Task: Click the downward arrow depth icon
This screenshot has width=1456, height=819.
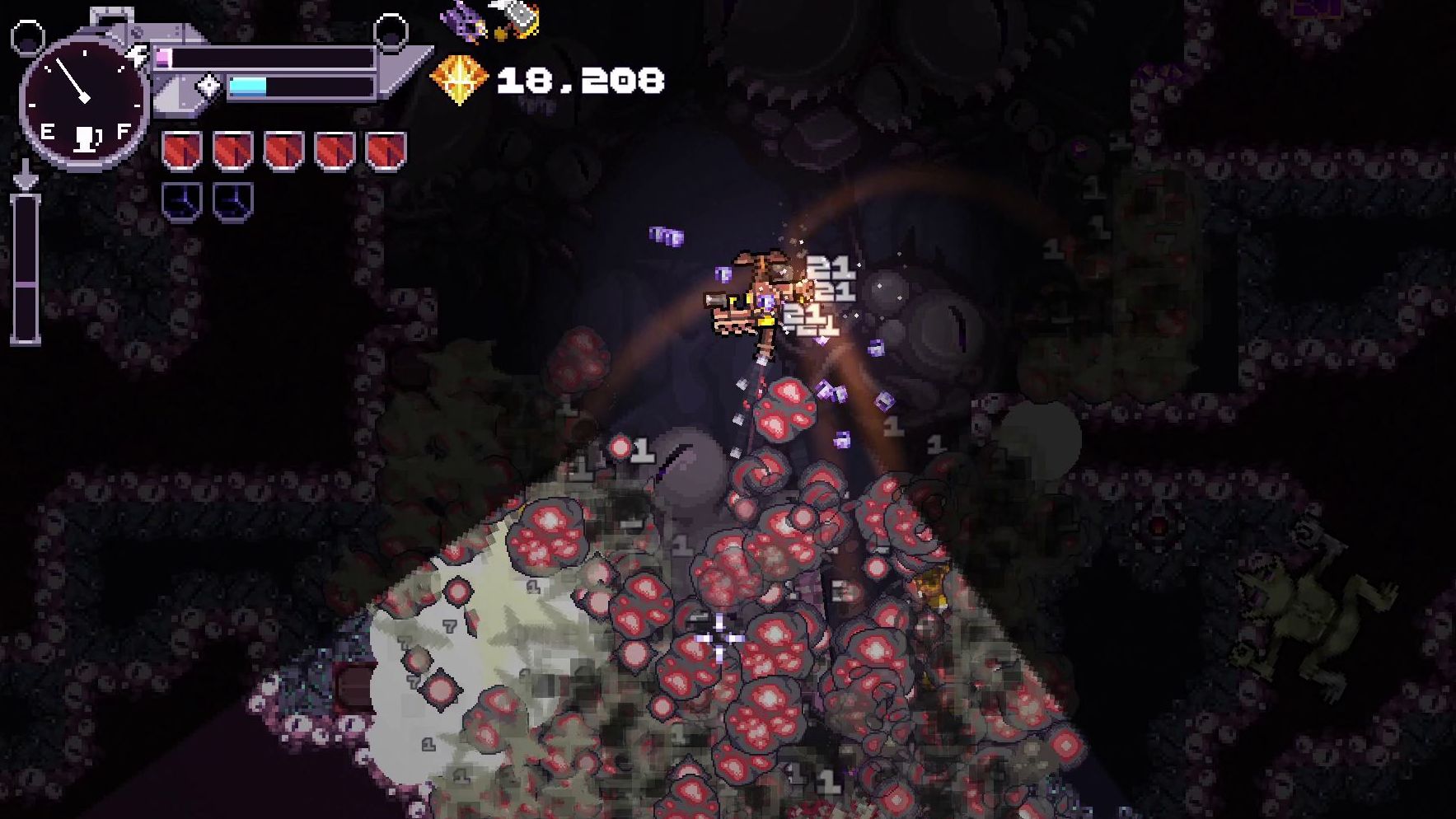Action: (26, 175)
